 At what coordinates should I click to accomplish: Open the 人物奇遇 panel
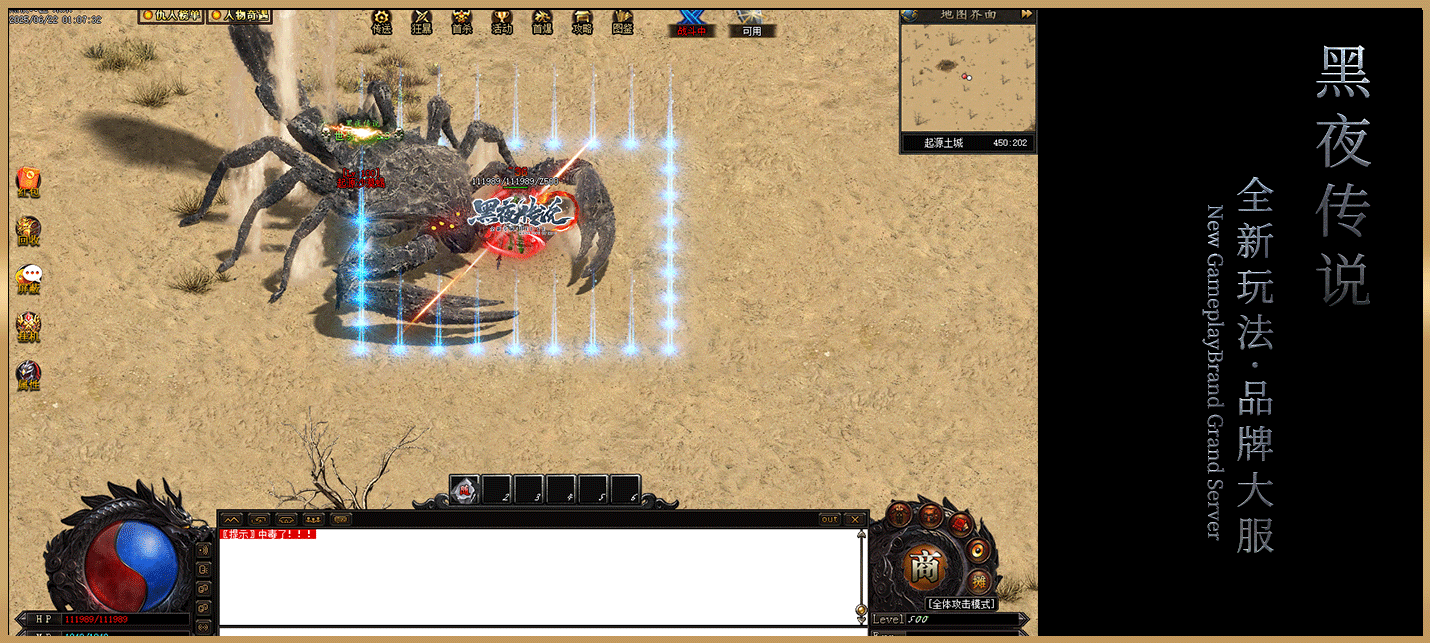click(x=239, y=16)
